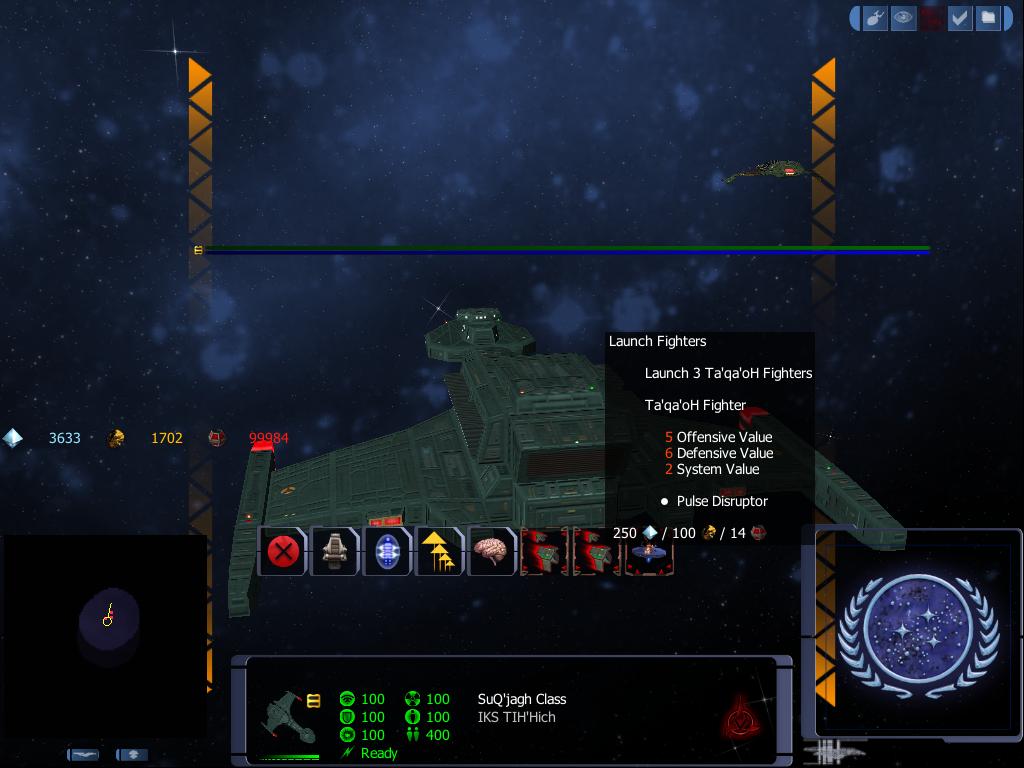
Task: Click the yellow triple-arrow command icon
Action: (x=439, y=551)
